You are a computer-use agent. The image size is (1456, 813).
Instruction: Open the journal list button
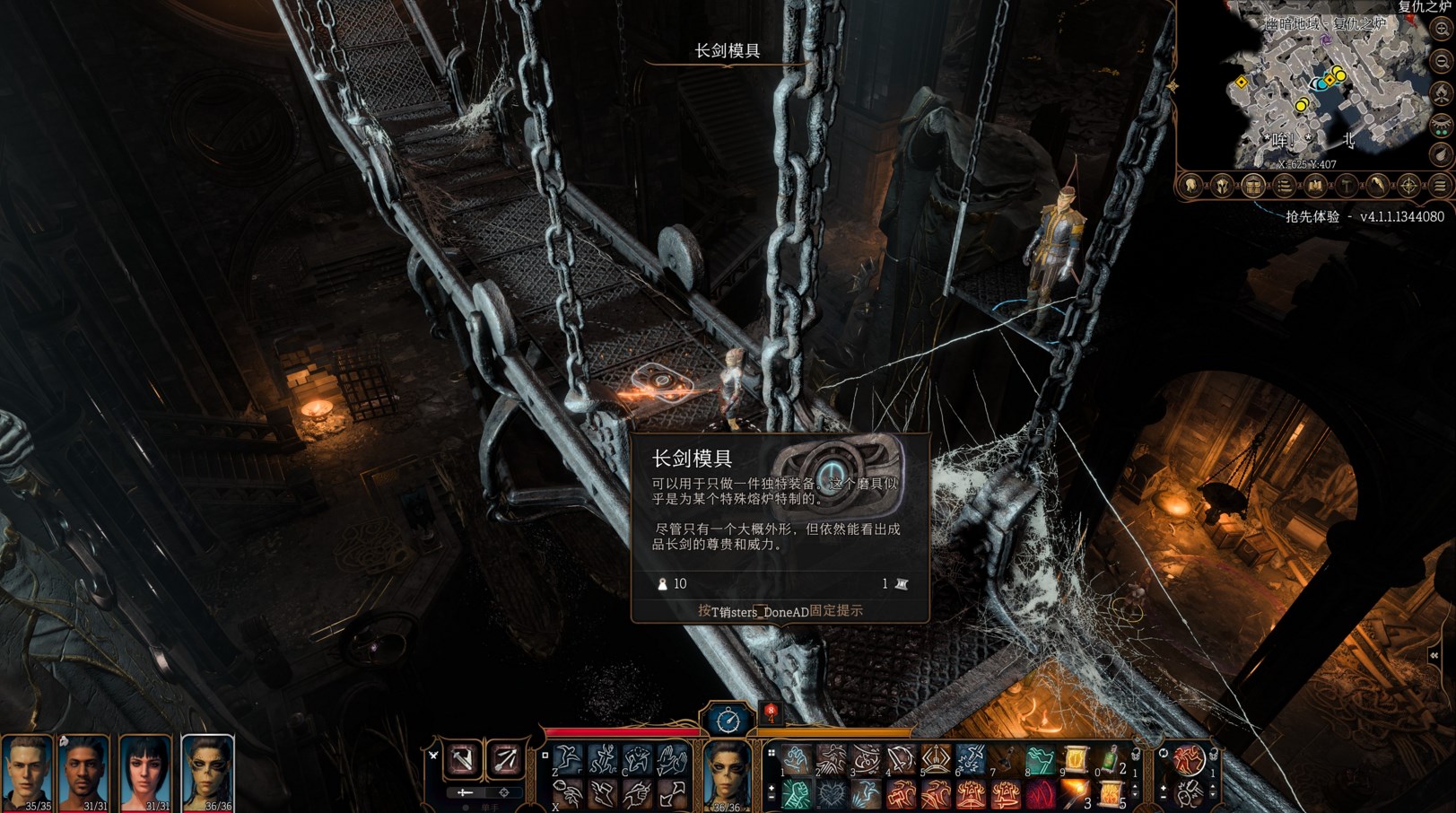[1285, 187]
